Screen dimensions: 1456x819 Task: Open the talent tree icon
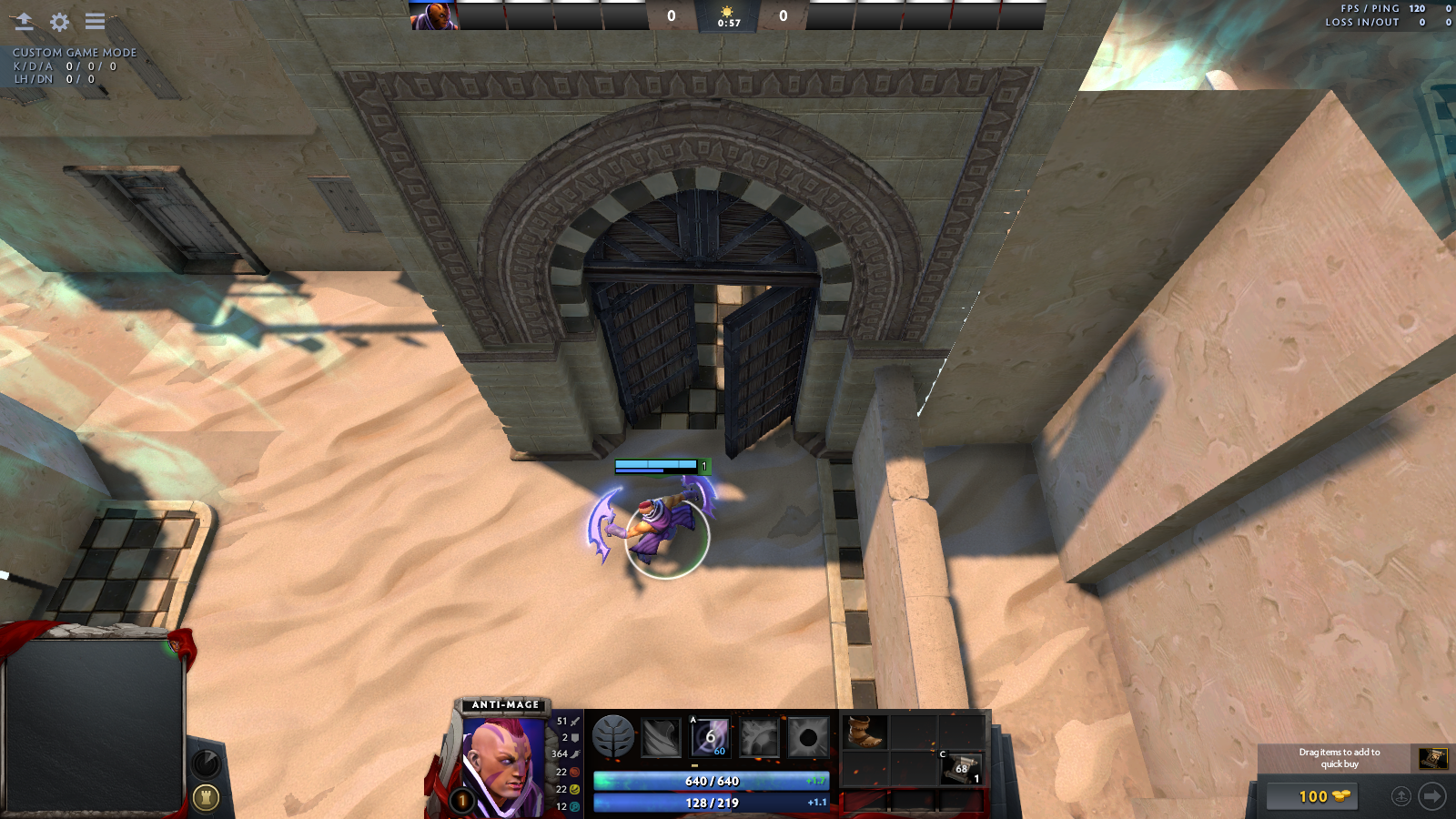pyautogui.click(x=612, y=736)
